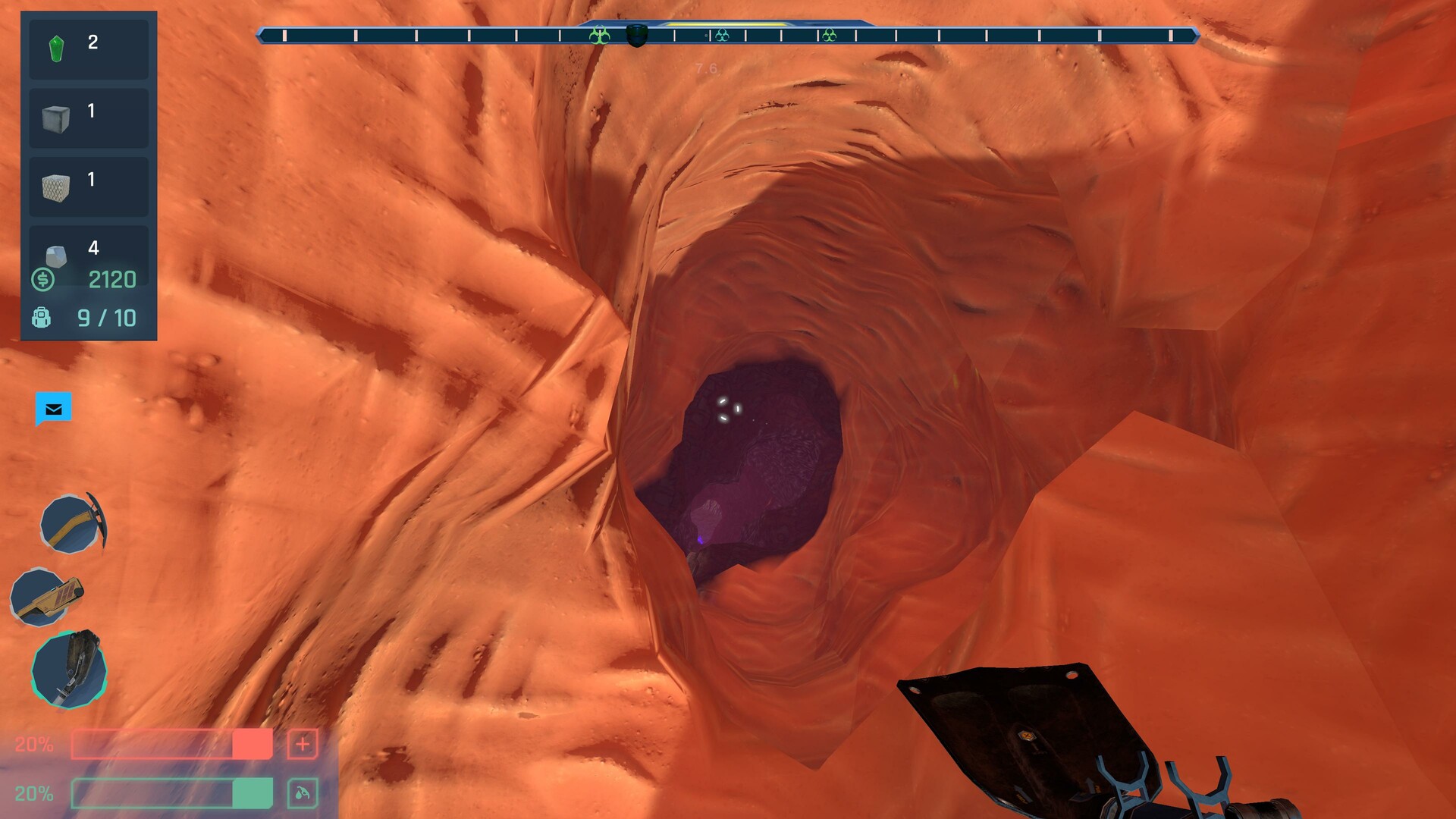The height and width of the screenshot is (819, 1456).
Task: Select the green crystal inventory slot
Action: (88, 49)
